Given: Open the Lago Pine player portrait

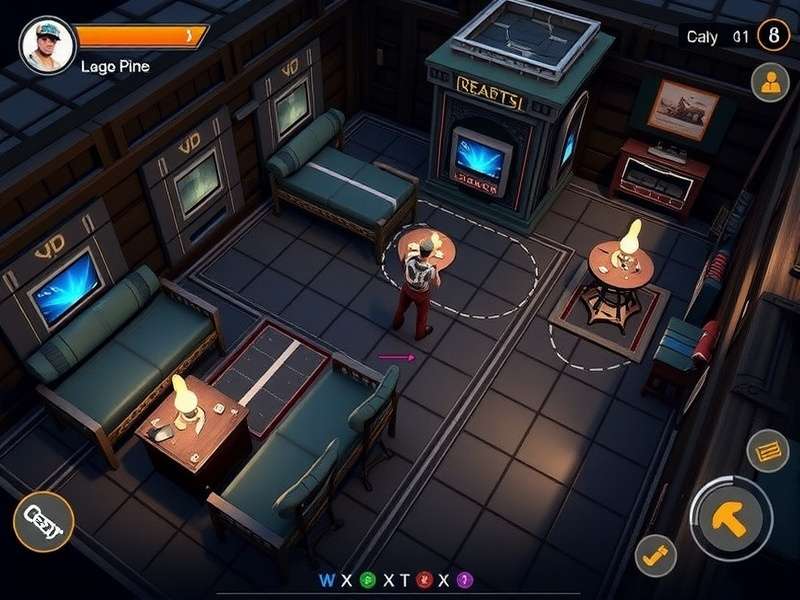Looking at the screenshot, I should point(46,45).
